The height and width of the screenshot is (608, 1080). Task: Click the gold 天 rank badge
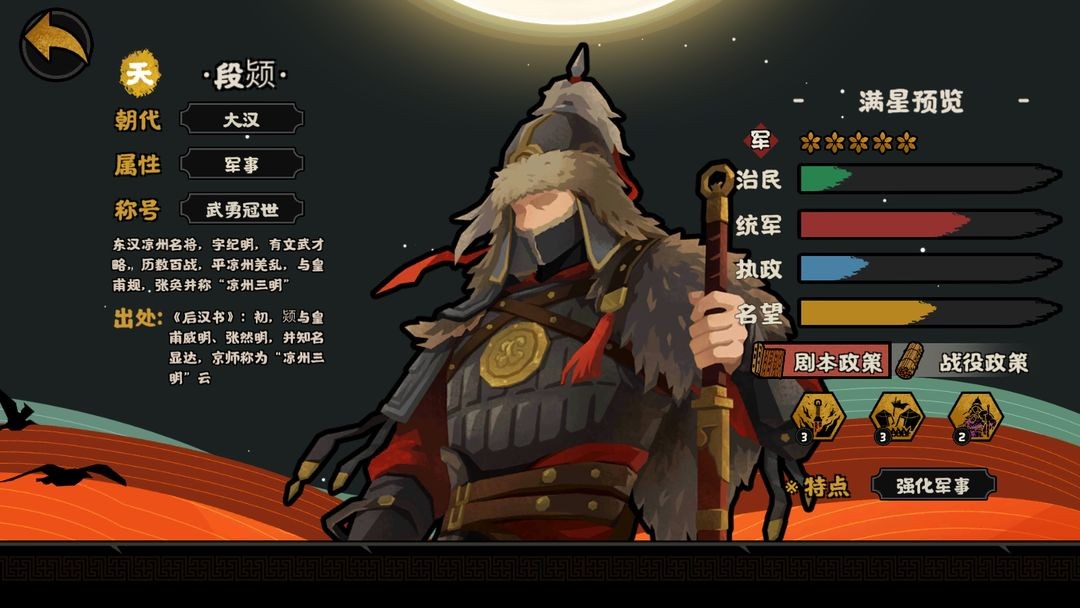pyautogui.click(x=141, y=73)
